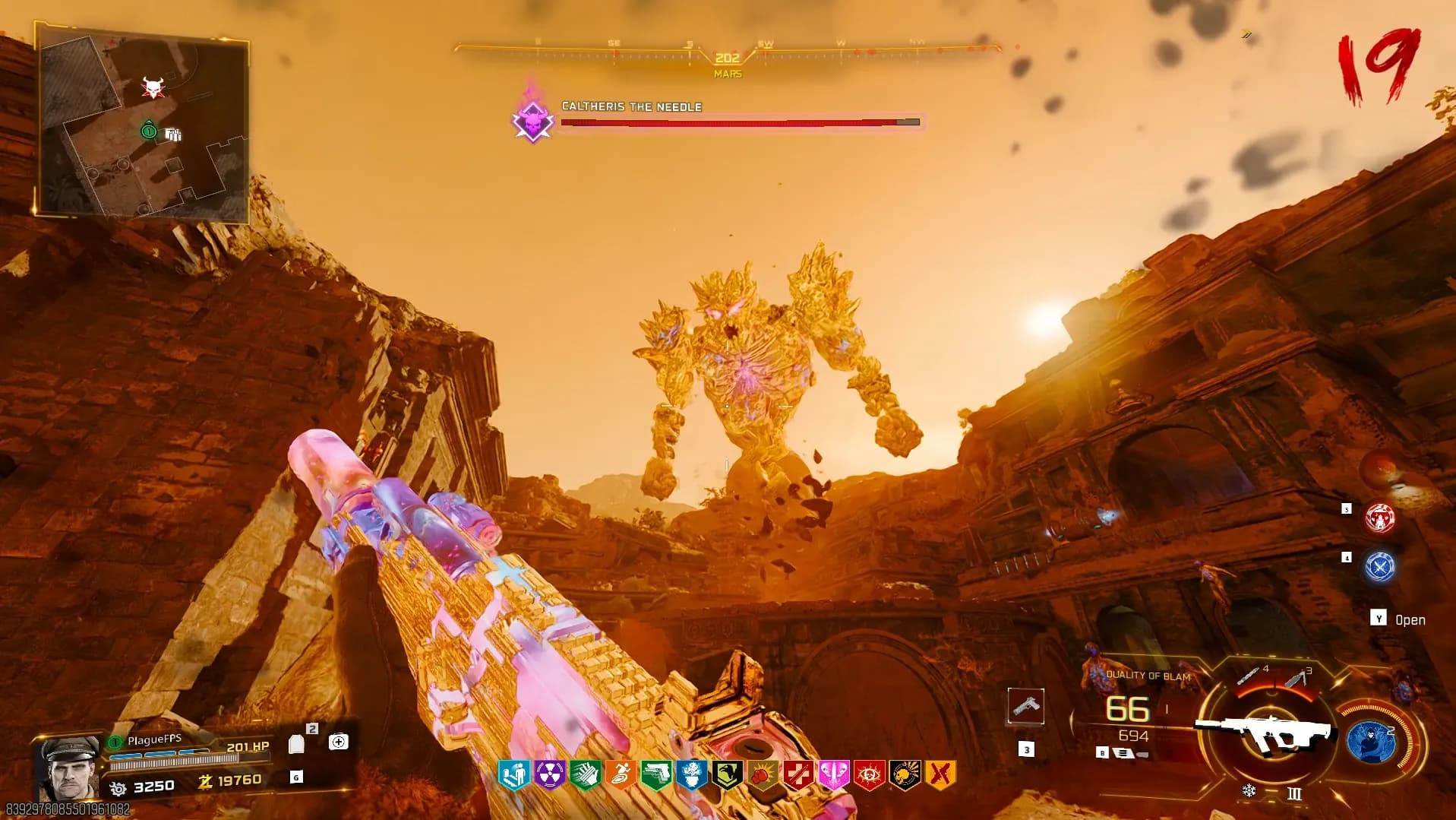The image size is (1456, 820).
Task: Click the minimap in the corner
Action: tap(143, 122)
